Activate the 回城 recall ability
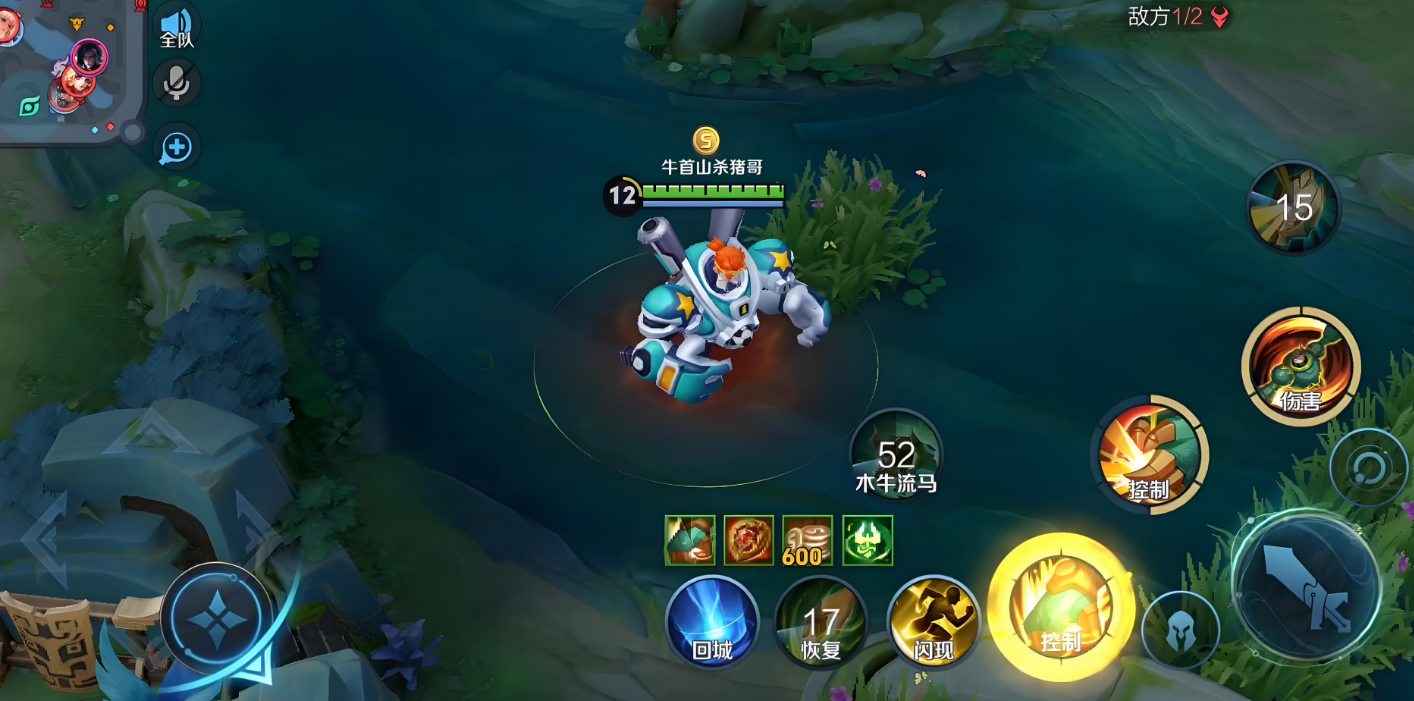Viewport: 1414px width, 701px height. [712, 623]
